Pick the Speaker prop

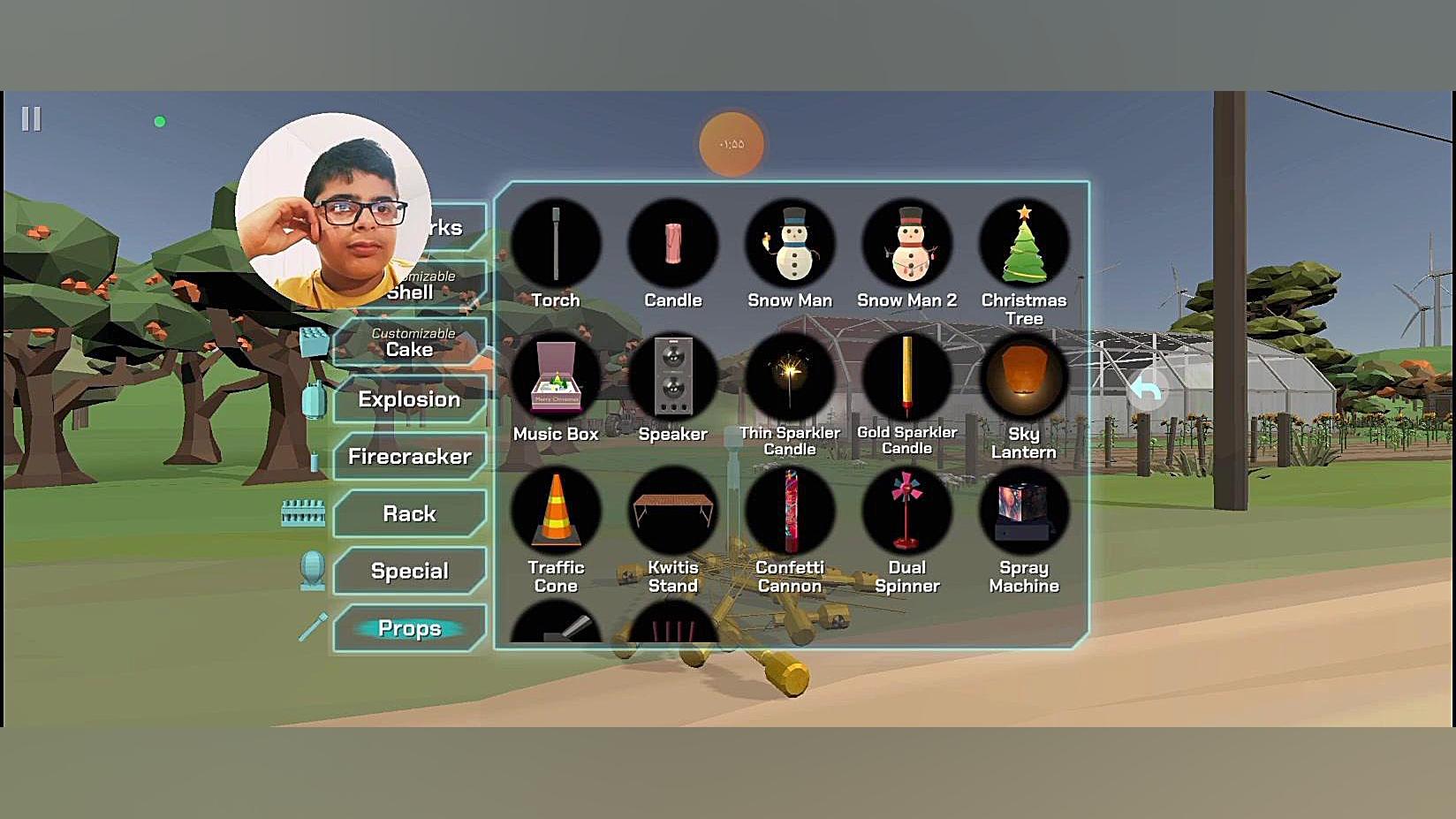pyautogui.click(x=672, y=378)
